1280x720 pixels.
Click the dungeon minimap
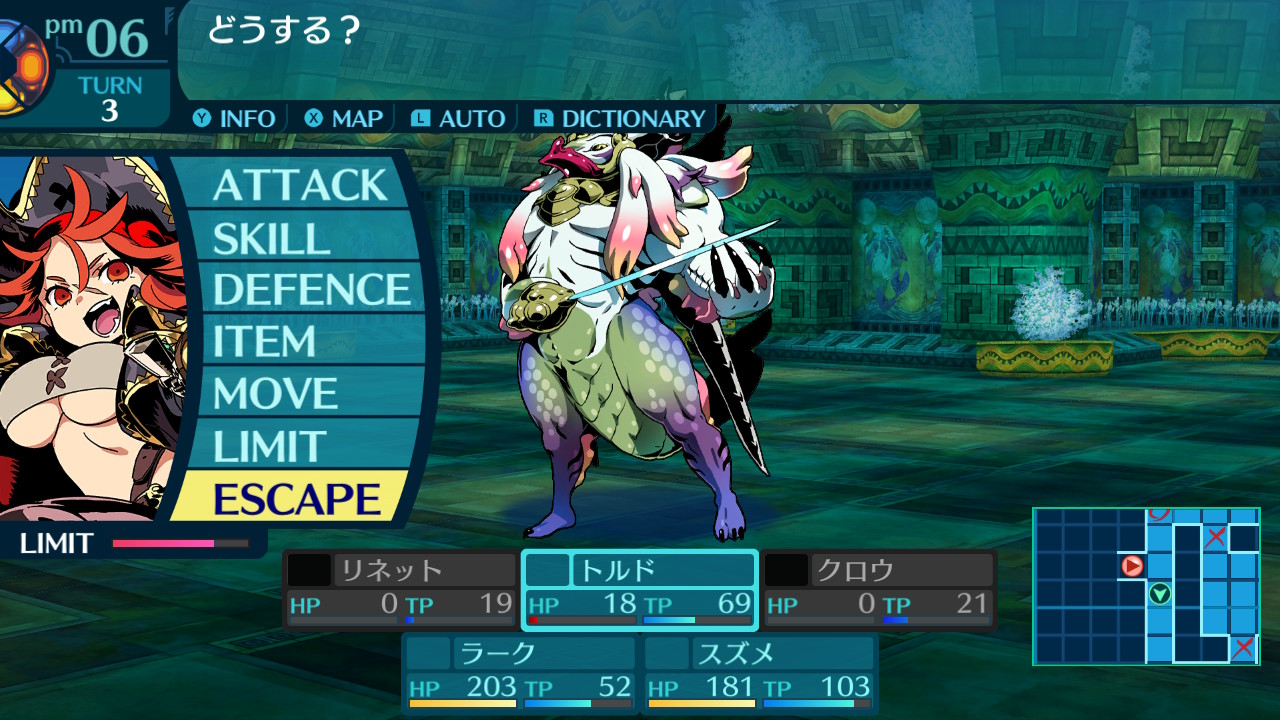[x=1146, y=586]
